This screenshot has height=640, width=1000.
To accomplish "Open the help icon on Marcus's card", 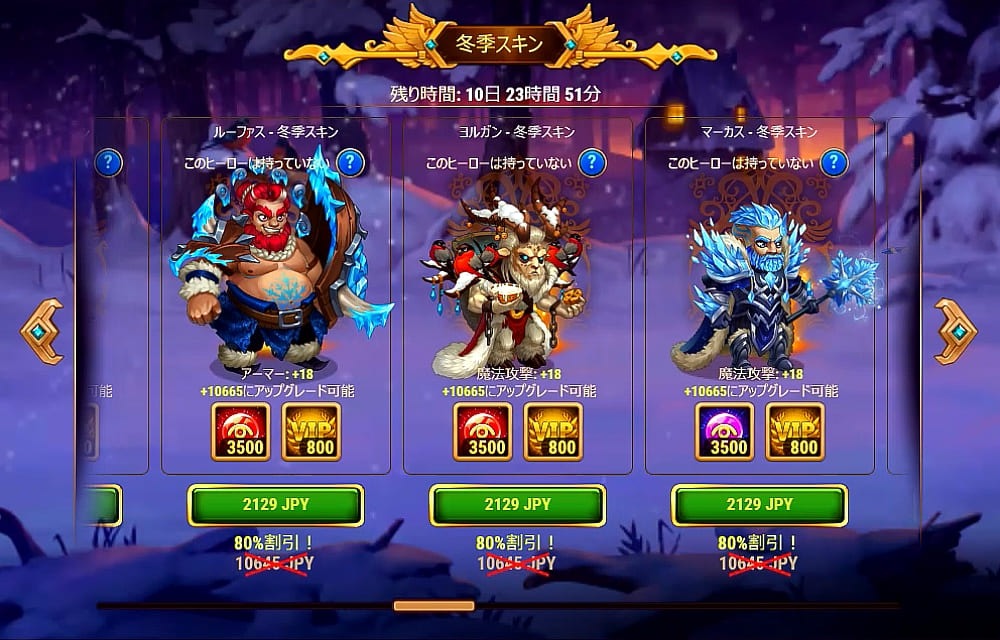I will (x=834, y=162).
